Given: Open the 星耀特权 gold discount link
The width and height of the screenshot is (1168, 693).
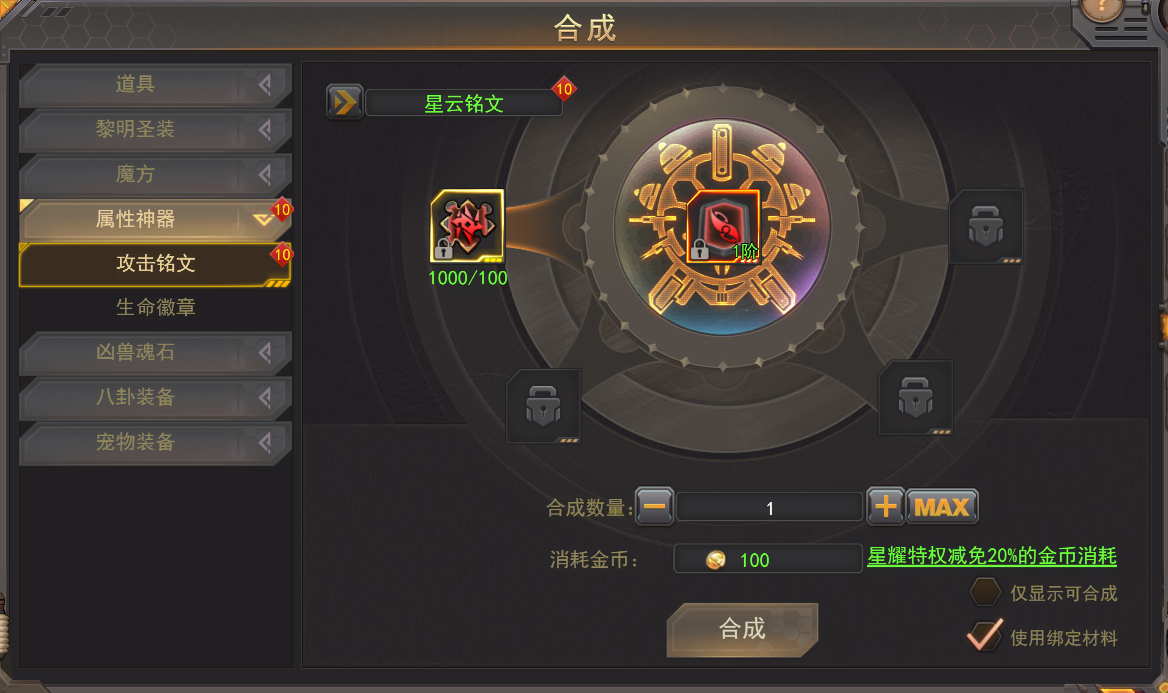Looking at the screenshot, I should tap(991, 557).
